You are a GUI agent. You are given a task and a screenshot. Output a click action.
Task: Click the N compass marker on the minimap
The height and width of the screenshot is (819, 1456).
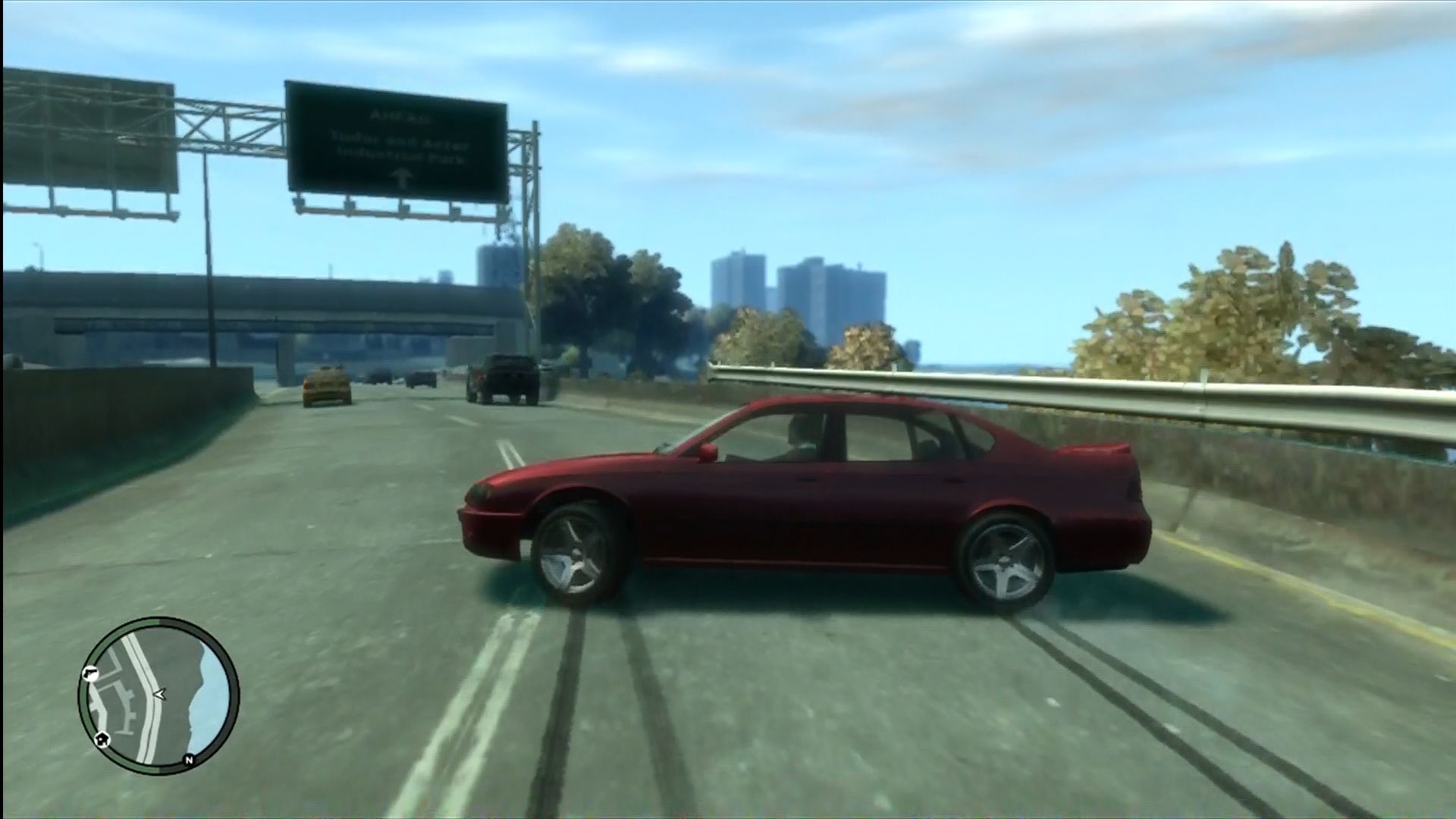tap(190, 759)
